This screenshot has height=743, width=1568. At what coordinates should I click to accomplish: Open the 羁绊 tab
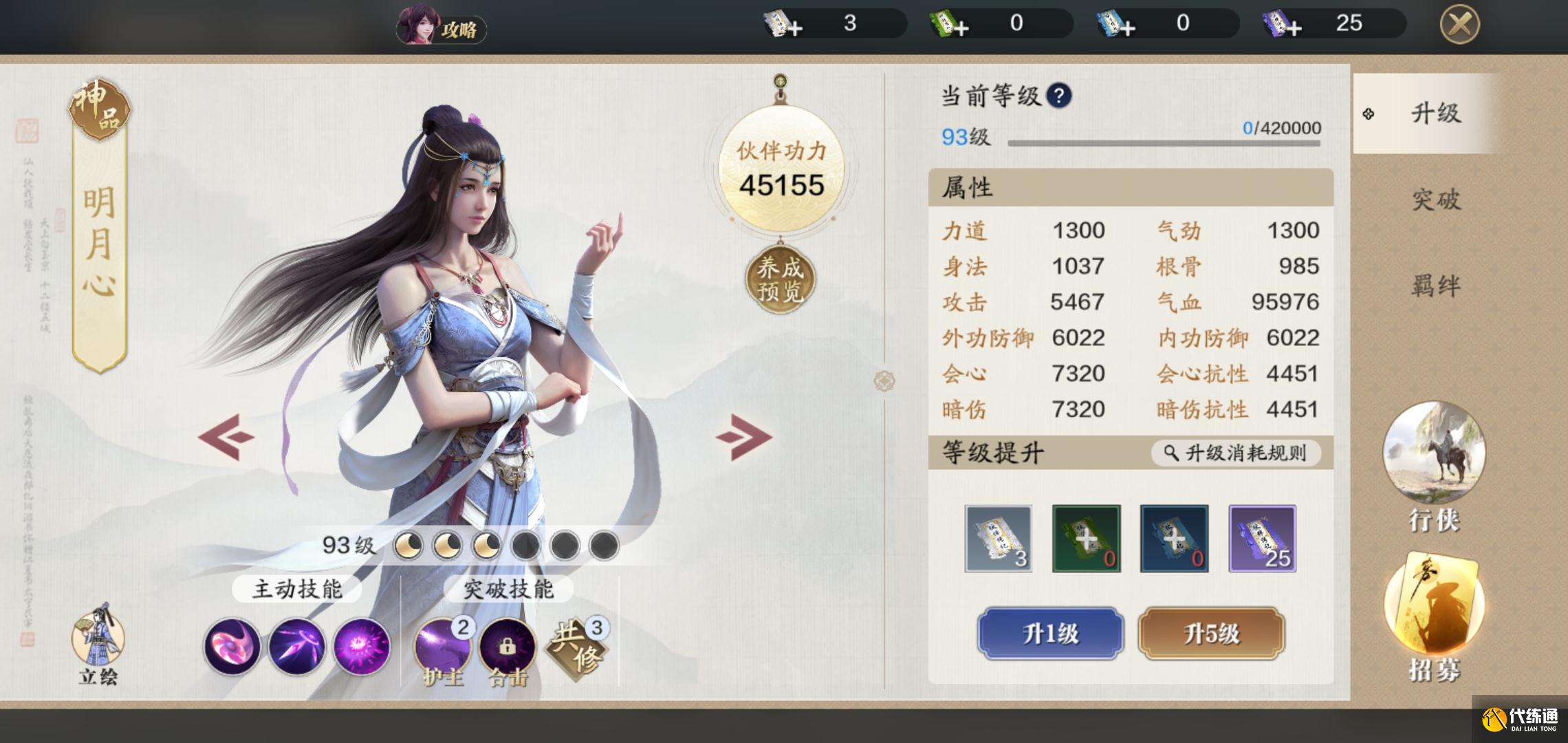coord(1435,286)
